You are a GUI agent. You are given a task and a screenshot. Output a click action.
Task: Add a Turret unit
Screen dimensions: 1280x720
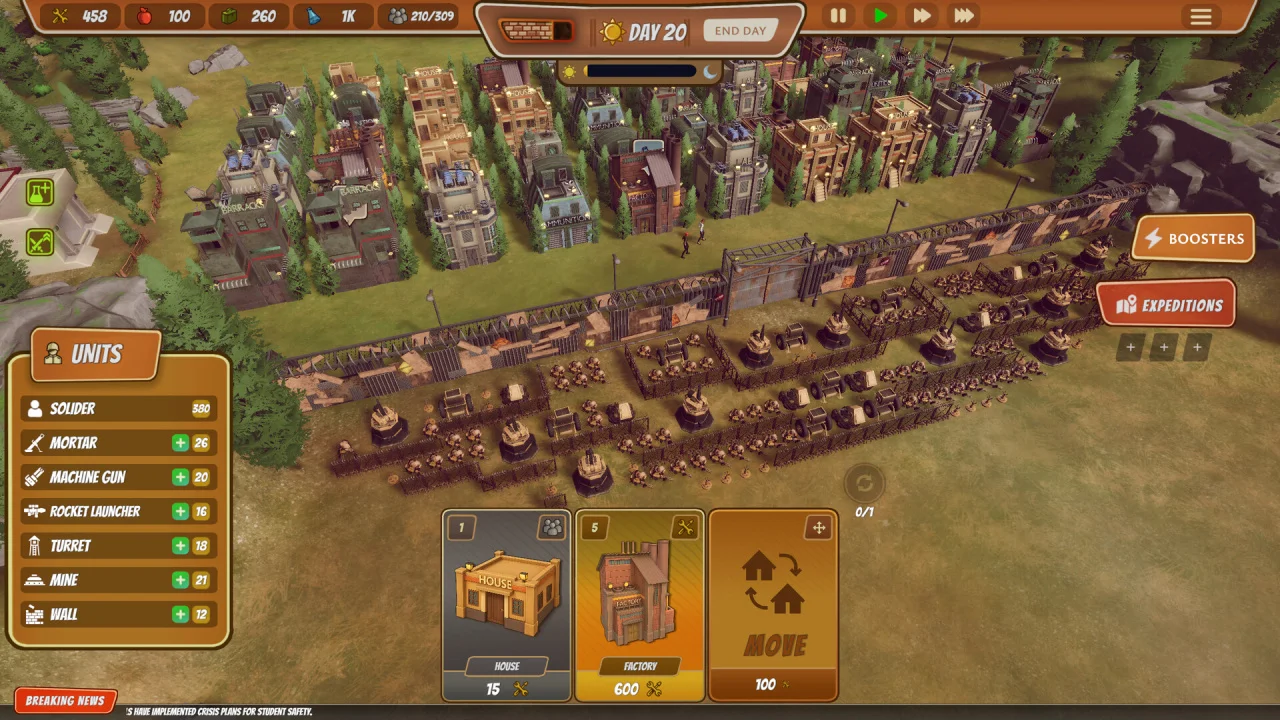(x=180, y=545)
